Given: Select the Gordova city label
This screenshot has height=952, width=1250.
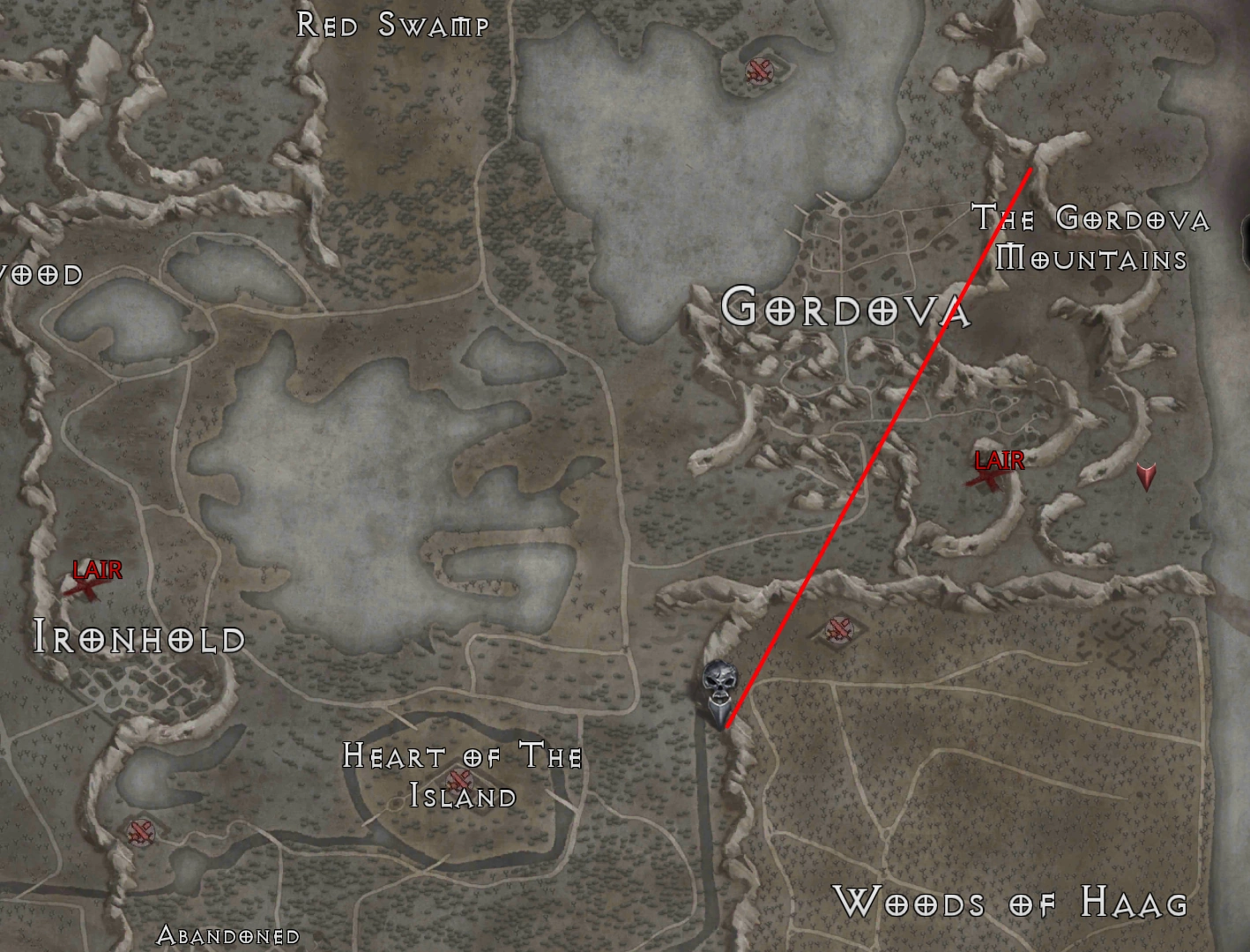Looking at the screenshot, I should (846, 310).
